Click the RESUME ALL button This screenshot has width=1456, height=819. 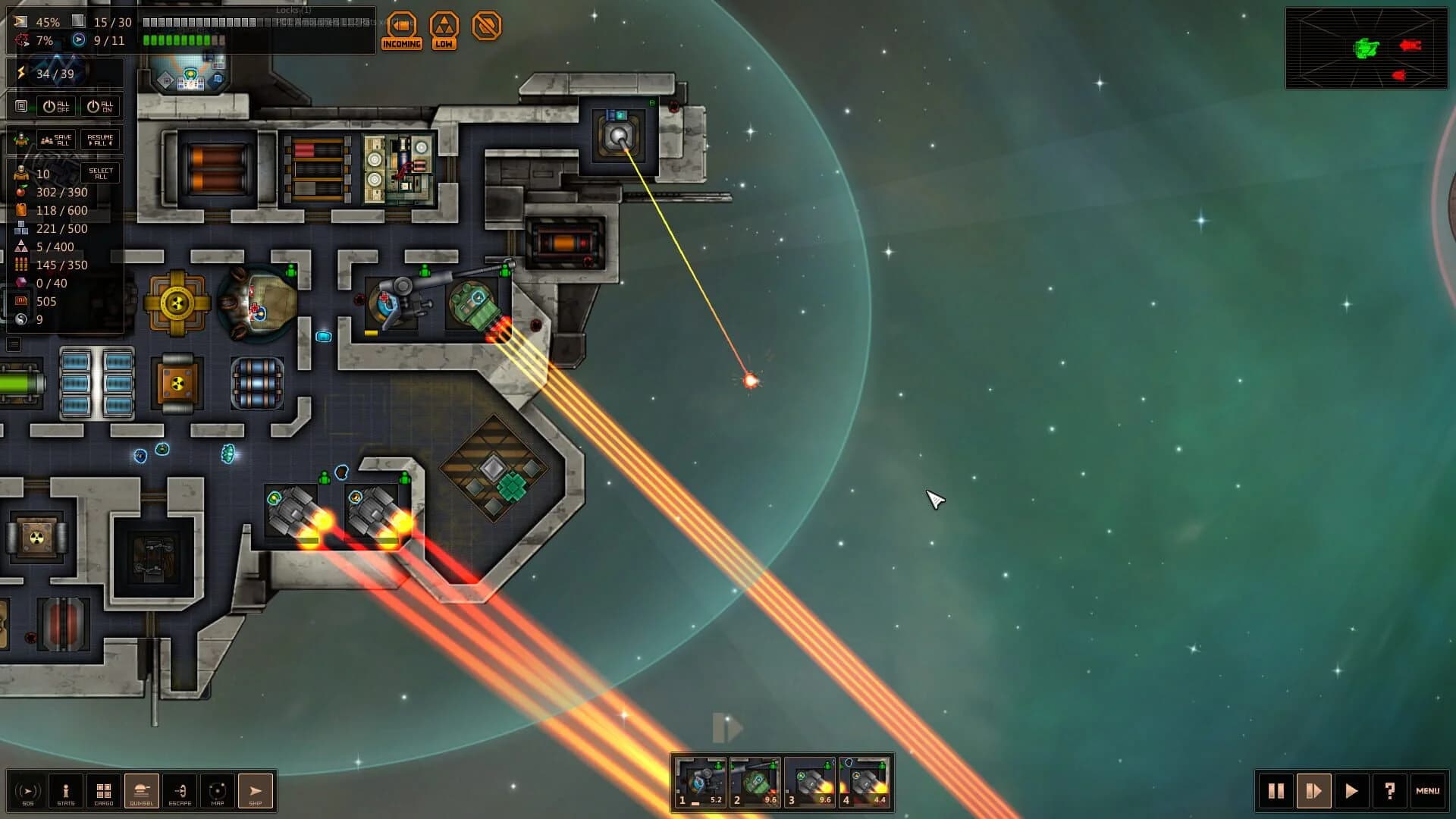[99, 139]
